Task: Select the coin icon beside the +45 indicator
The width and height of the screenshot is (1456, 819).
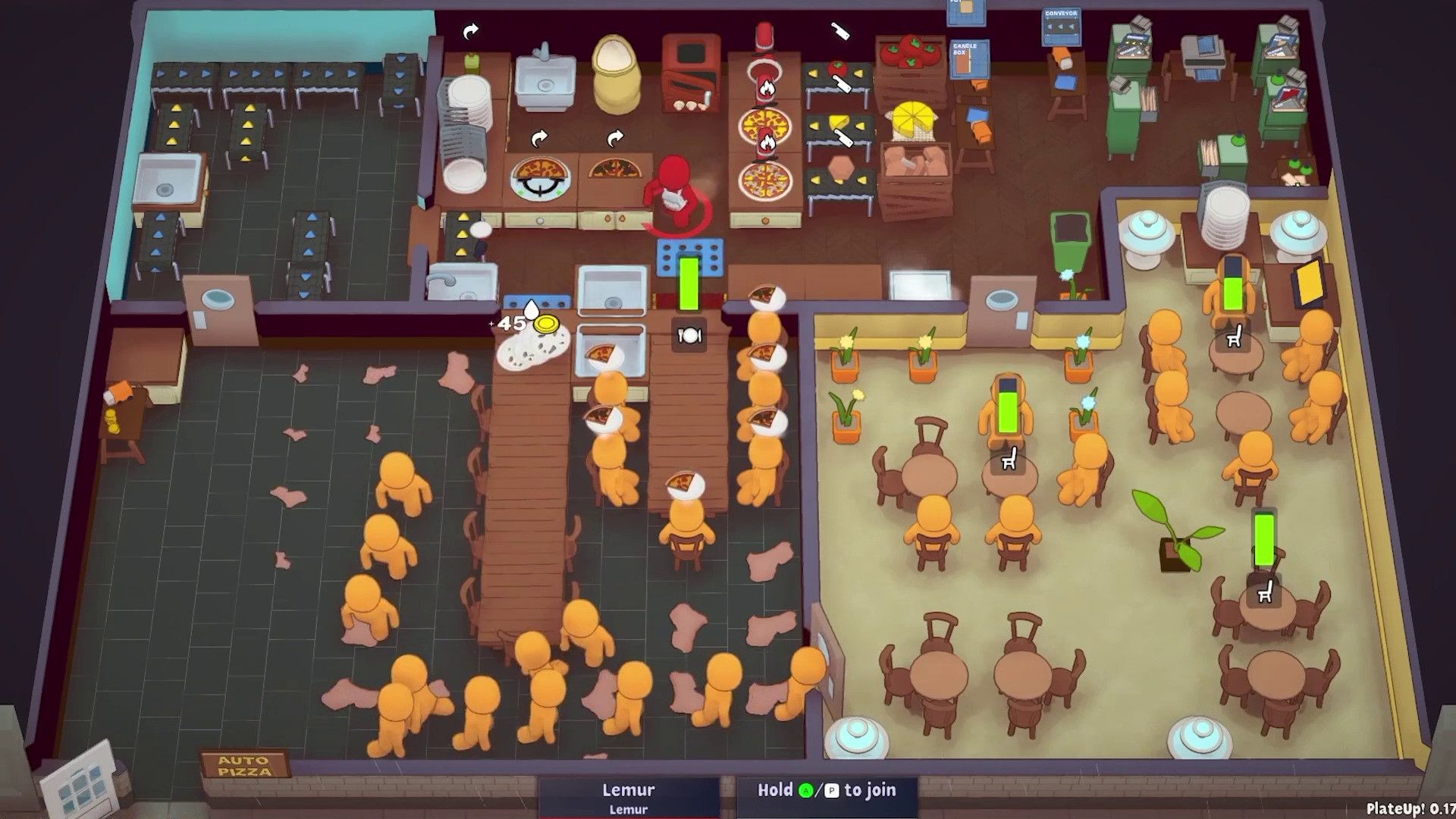Action: (548, 325)
